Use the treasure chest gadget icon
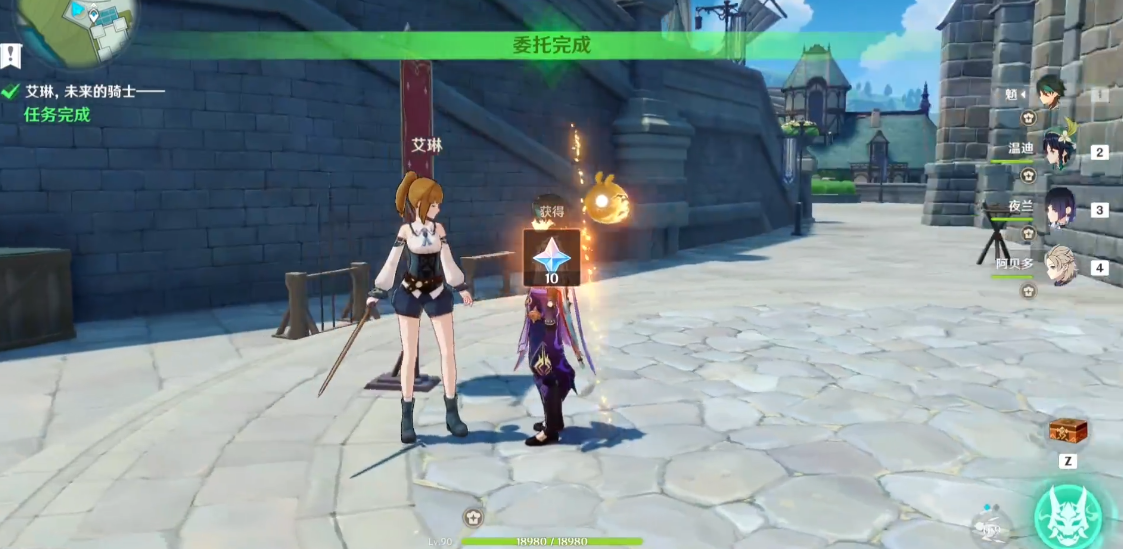The image size is (1123, 549). tap(1067, 431)
